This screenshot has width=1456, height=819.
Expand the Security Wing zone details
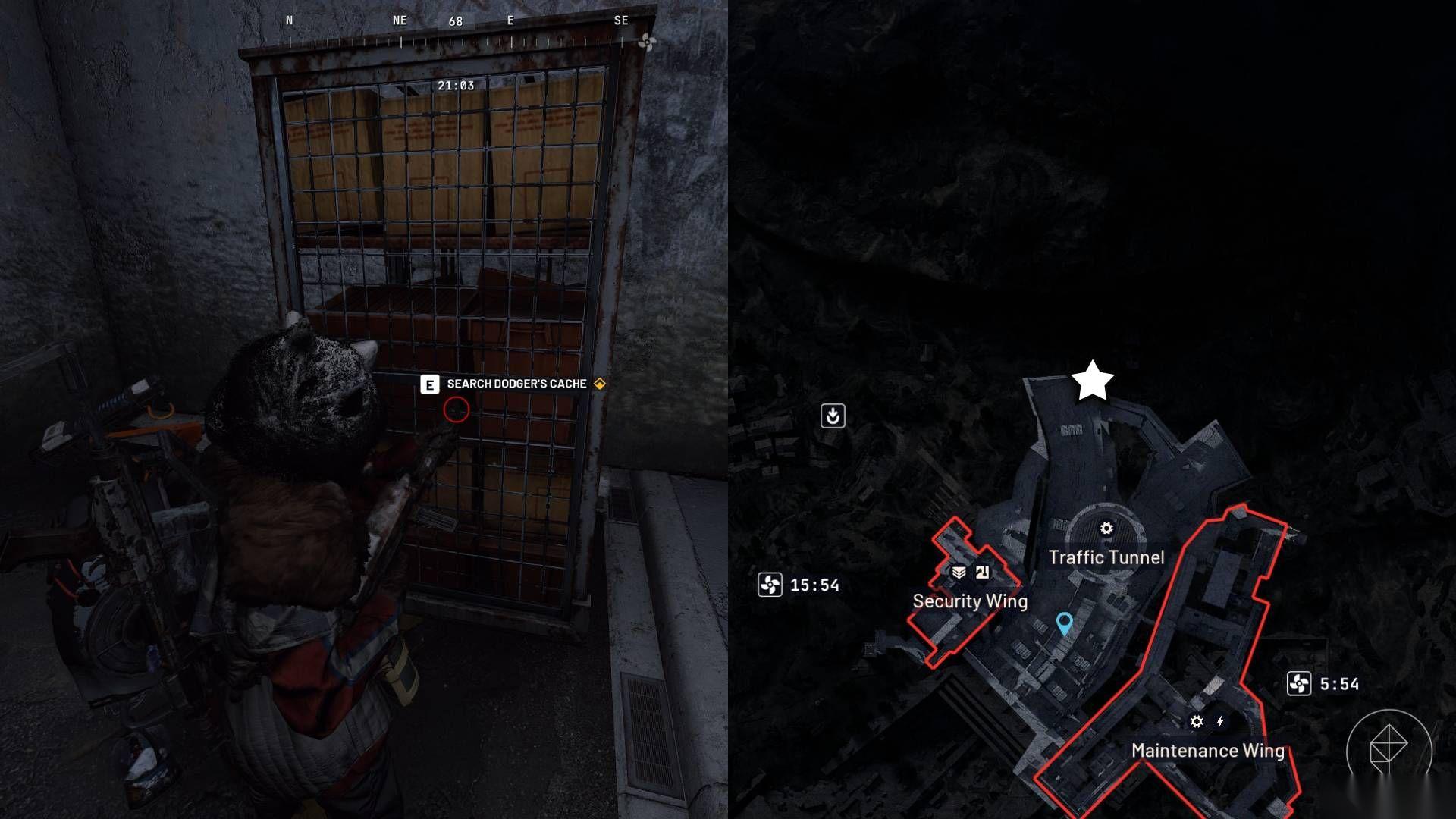[970, 601]
